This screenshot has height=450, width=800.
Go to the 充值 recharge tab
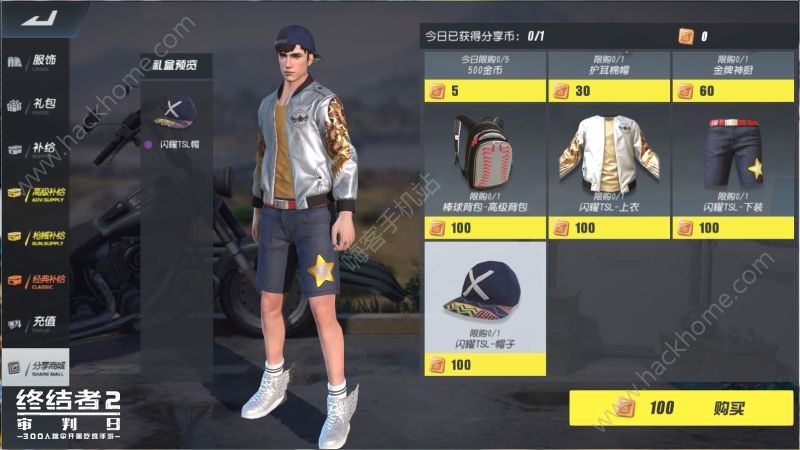tap(35, 323)
